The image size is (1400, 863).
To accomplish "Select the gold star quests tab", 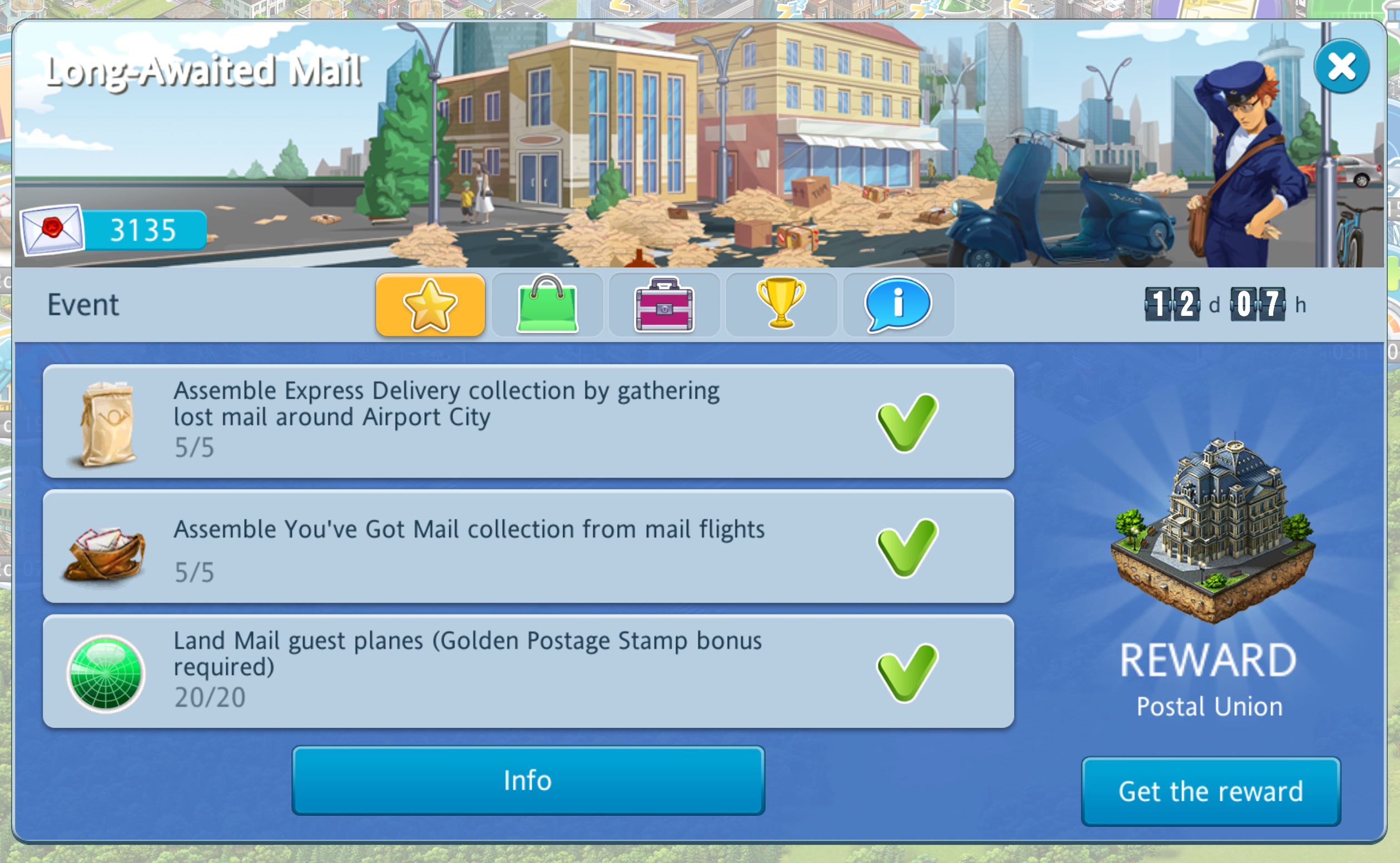I will click(x=430, y=305).
